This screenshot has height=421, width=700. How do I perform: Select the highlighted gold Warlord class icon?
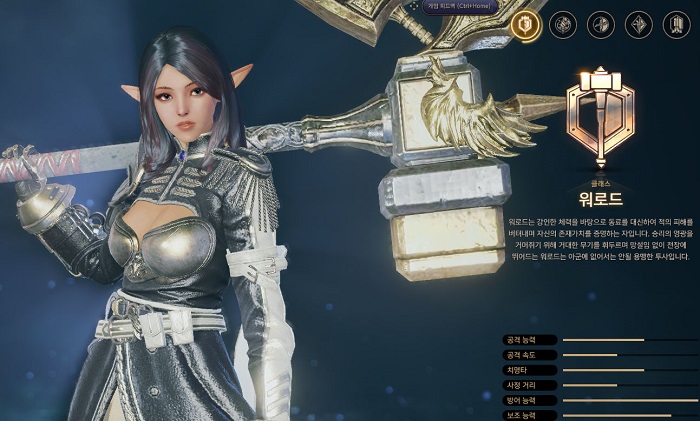[525, 24]
